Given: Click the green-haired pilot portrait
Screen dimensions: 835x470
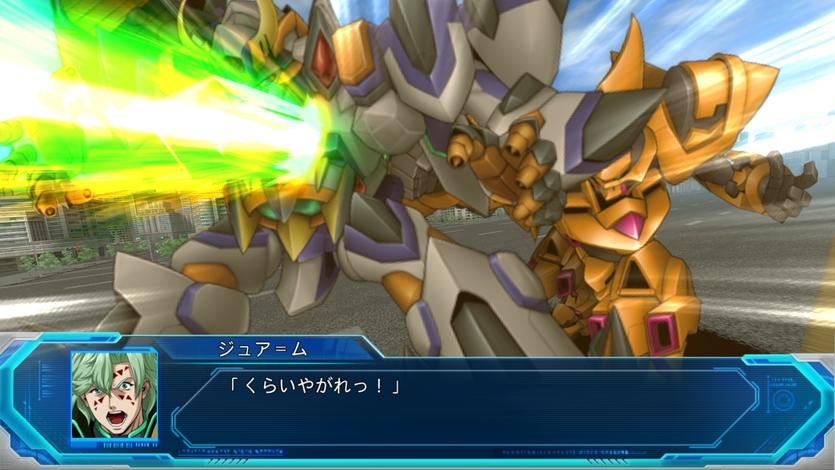Looking at the screenshot, I should click(x=113, y=394).
